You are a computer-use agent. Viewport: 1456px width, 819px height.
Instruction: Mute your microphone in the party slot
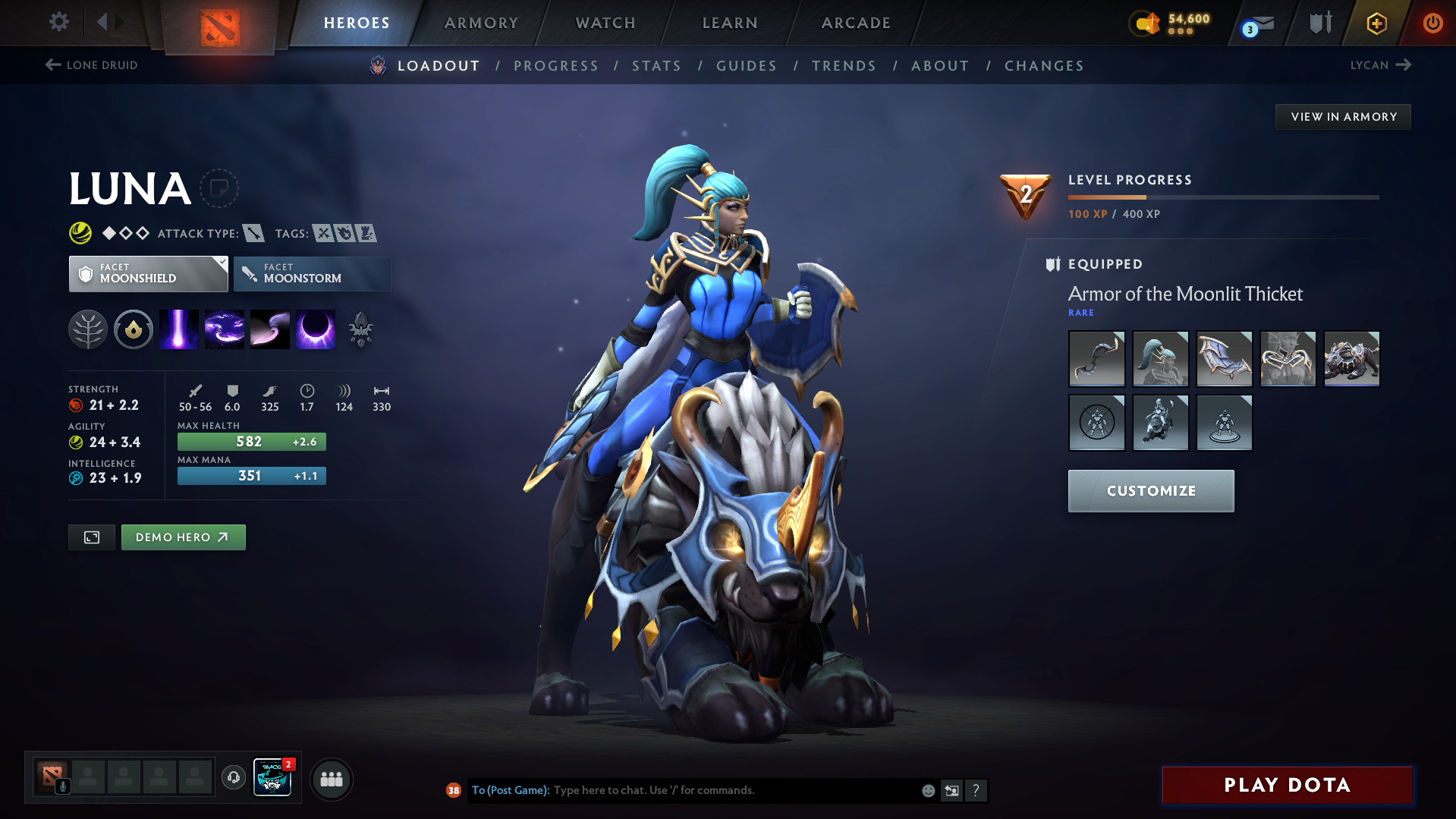click(x=64, y=787)
